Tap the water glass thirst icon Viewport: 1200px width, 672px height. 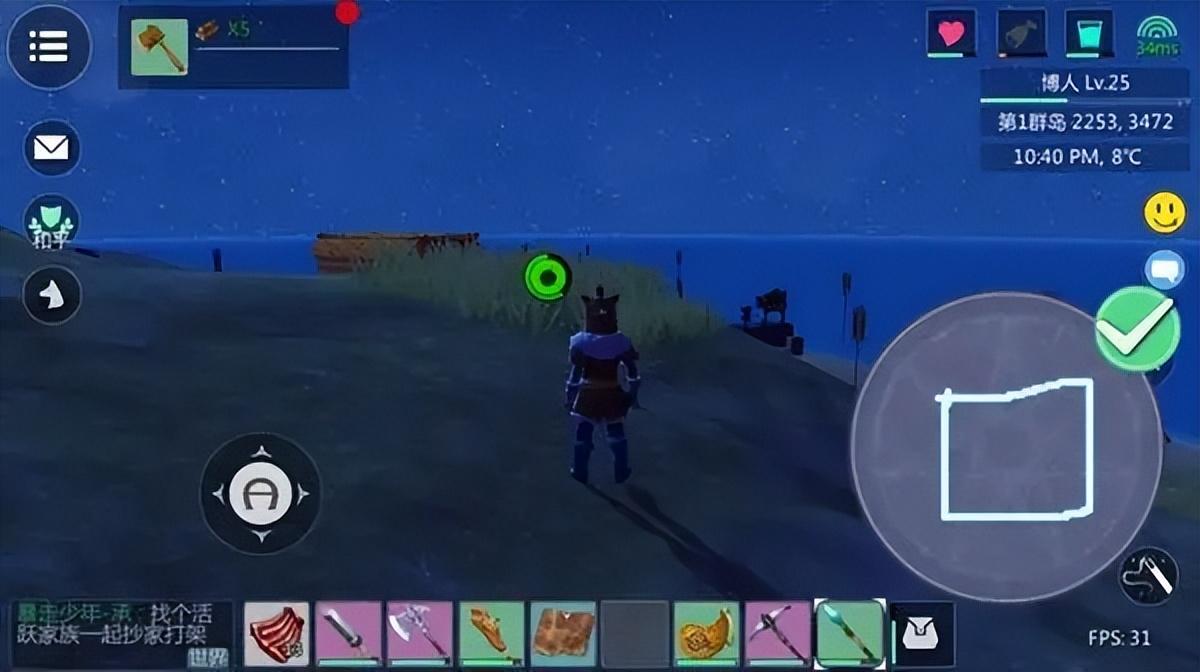tap(1089, 34)
